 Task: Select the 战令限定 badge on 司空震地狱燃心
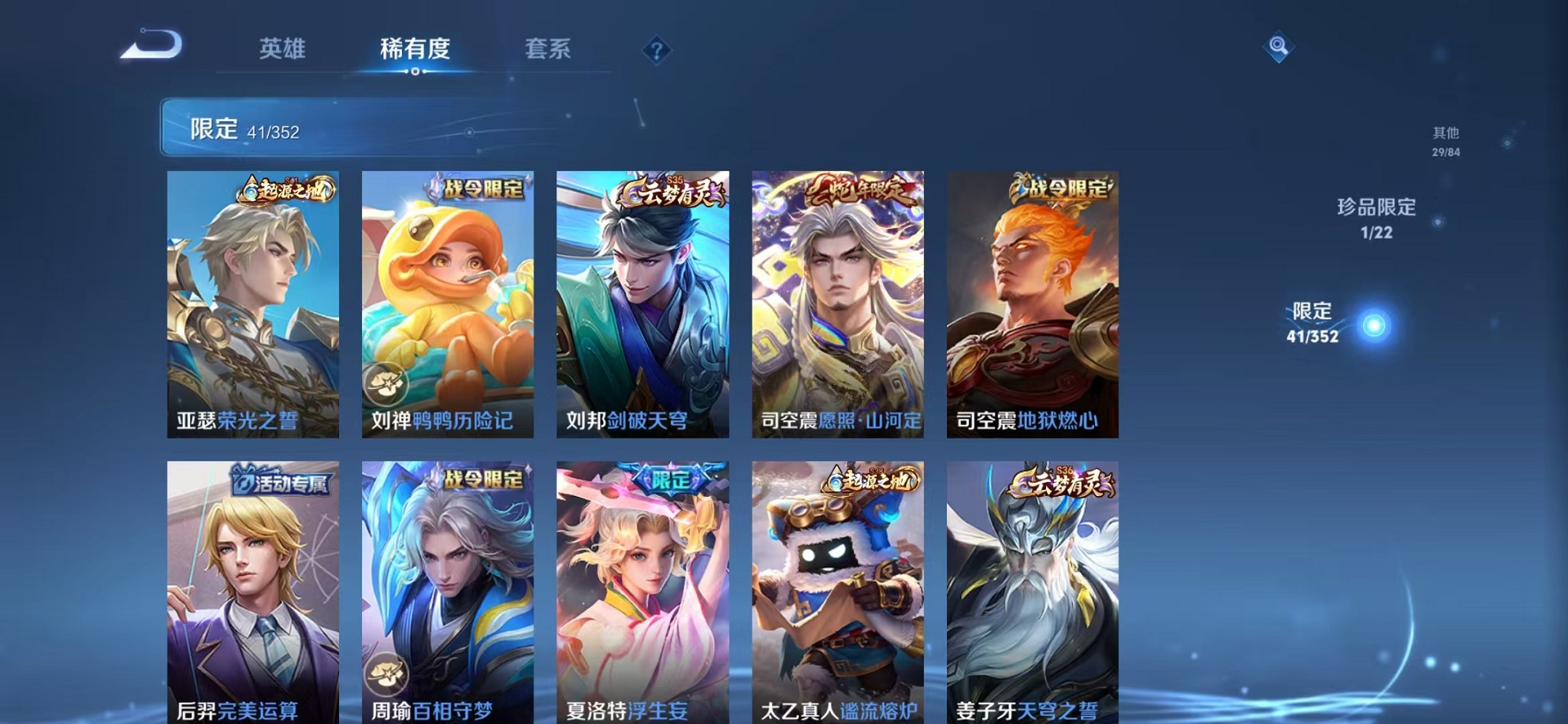pos(1060,188)
